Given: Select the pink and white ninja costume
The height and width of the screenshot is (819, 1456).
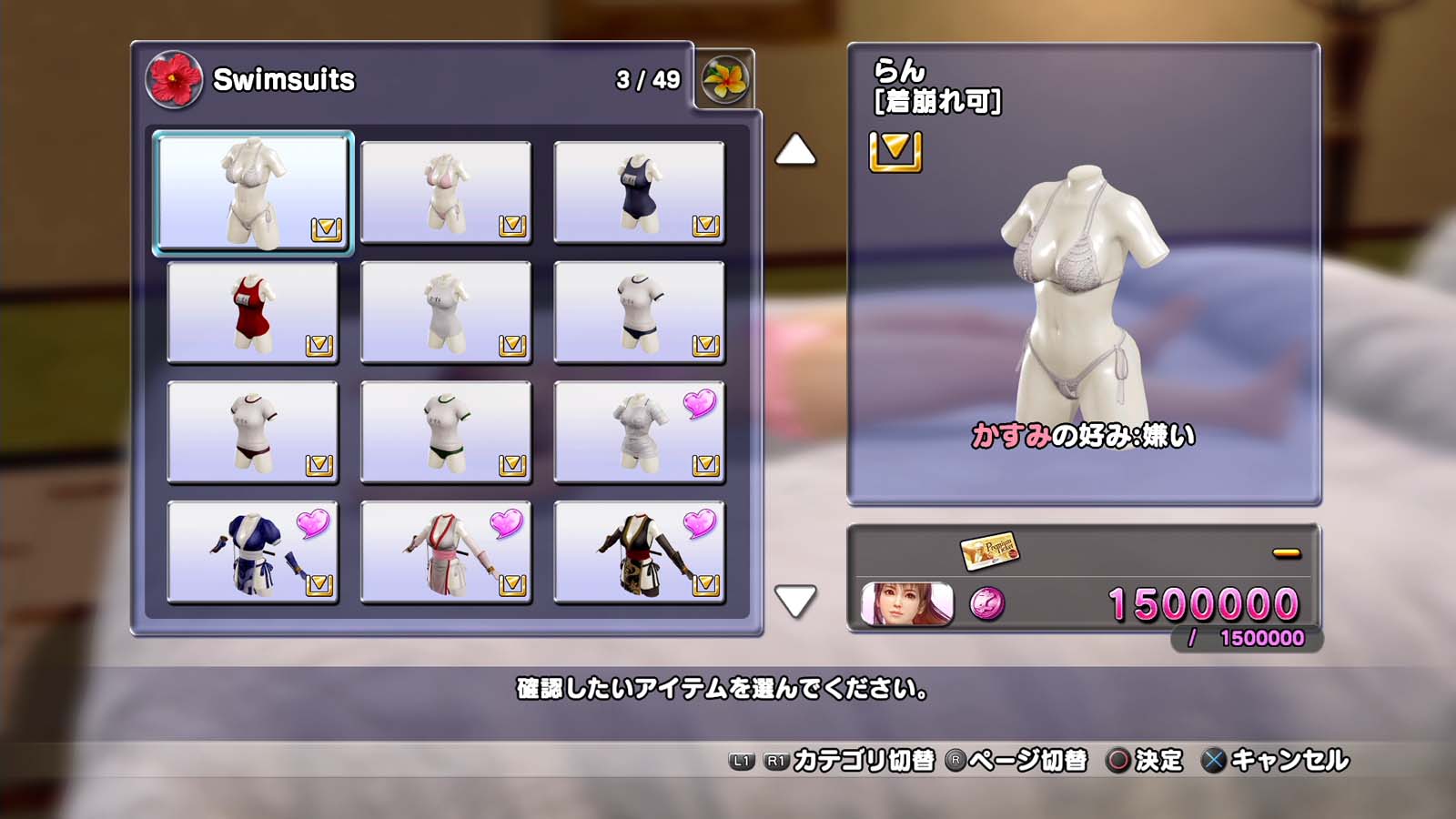Looking at the screenshot, I should pos(446,552).
